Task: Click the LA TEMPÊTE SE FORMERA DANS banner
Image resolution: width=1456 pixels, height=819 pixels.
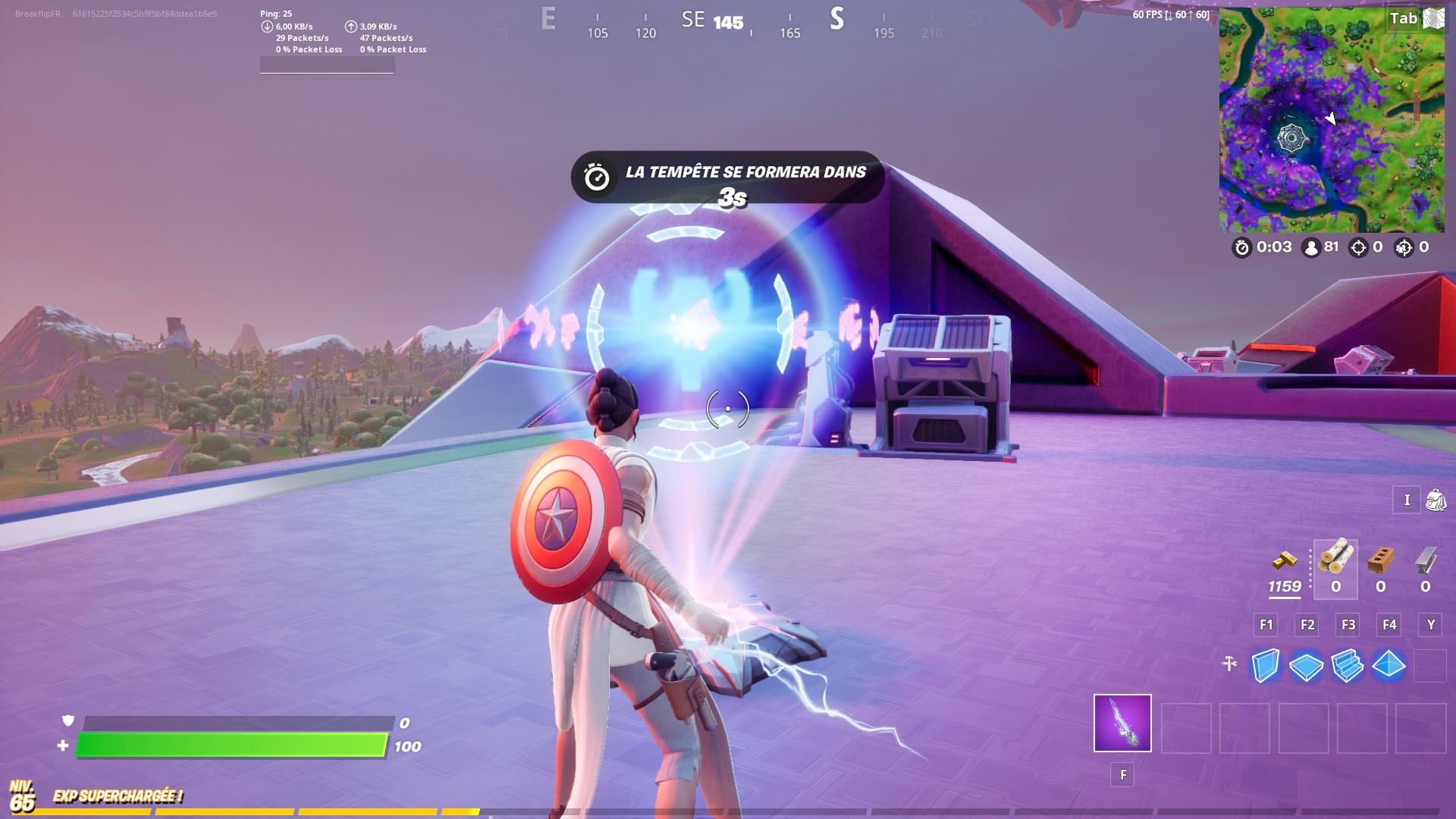Action: 727,172
